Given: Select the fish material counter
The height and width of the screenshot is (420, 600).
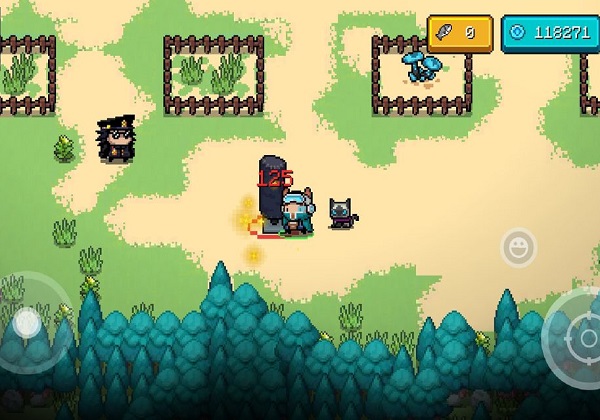Looking at the screenshot, I should click(x=459, y=32).
